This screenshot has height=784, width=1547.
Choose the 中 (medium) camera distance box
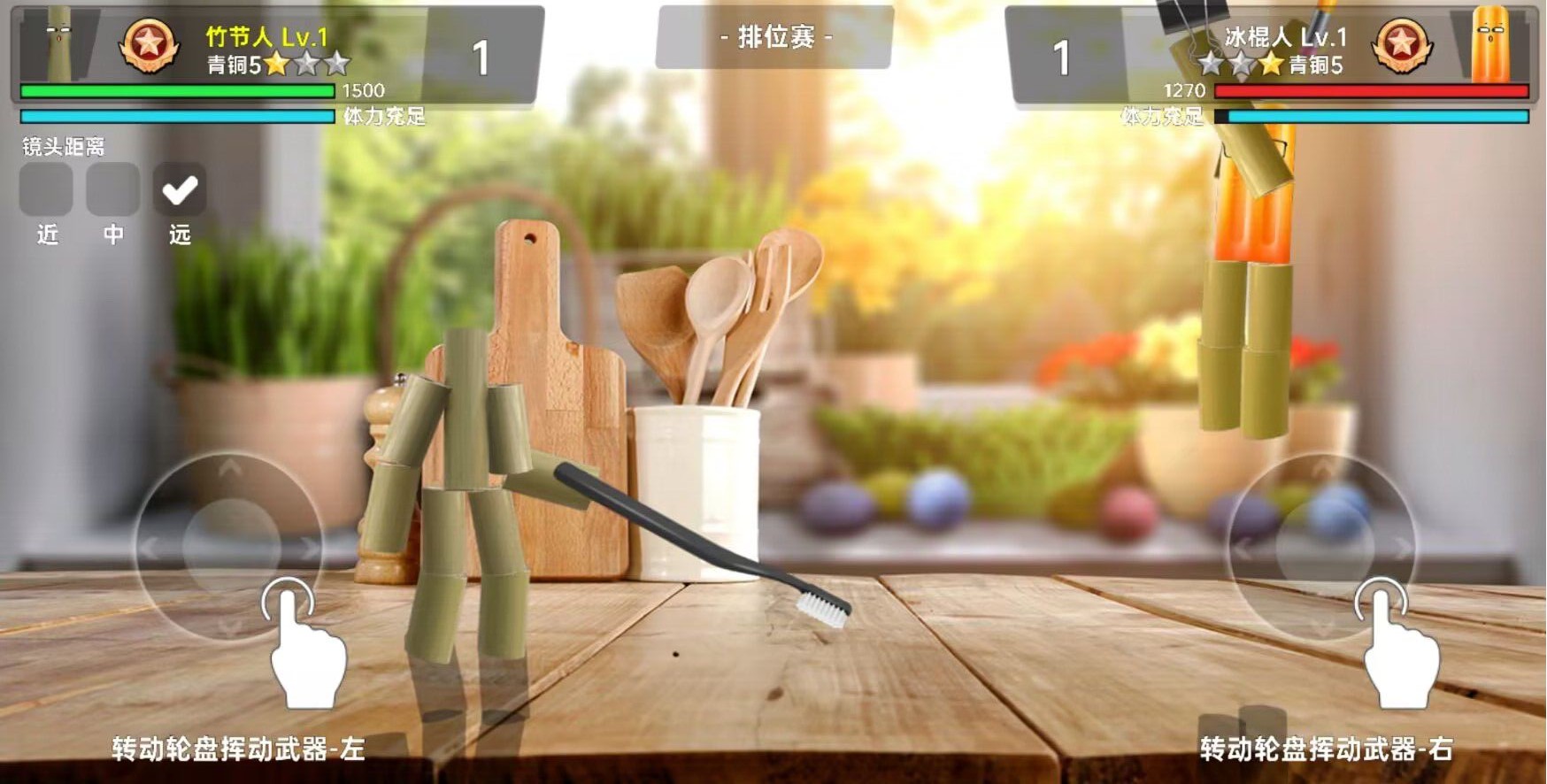[x=112, y=189]
